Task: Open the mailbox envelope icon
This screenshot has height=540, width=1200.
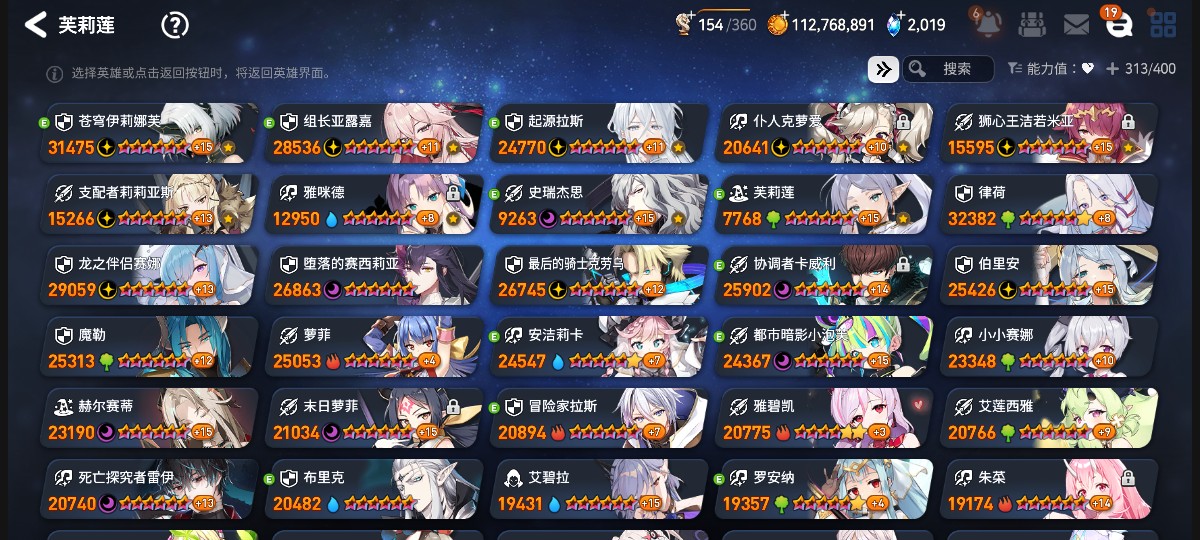Action: click(x=1076, y=24)
